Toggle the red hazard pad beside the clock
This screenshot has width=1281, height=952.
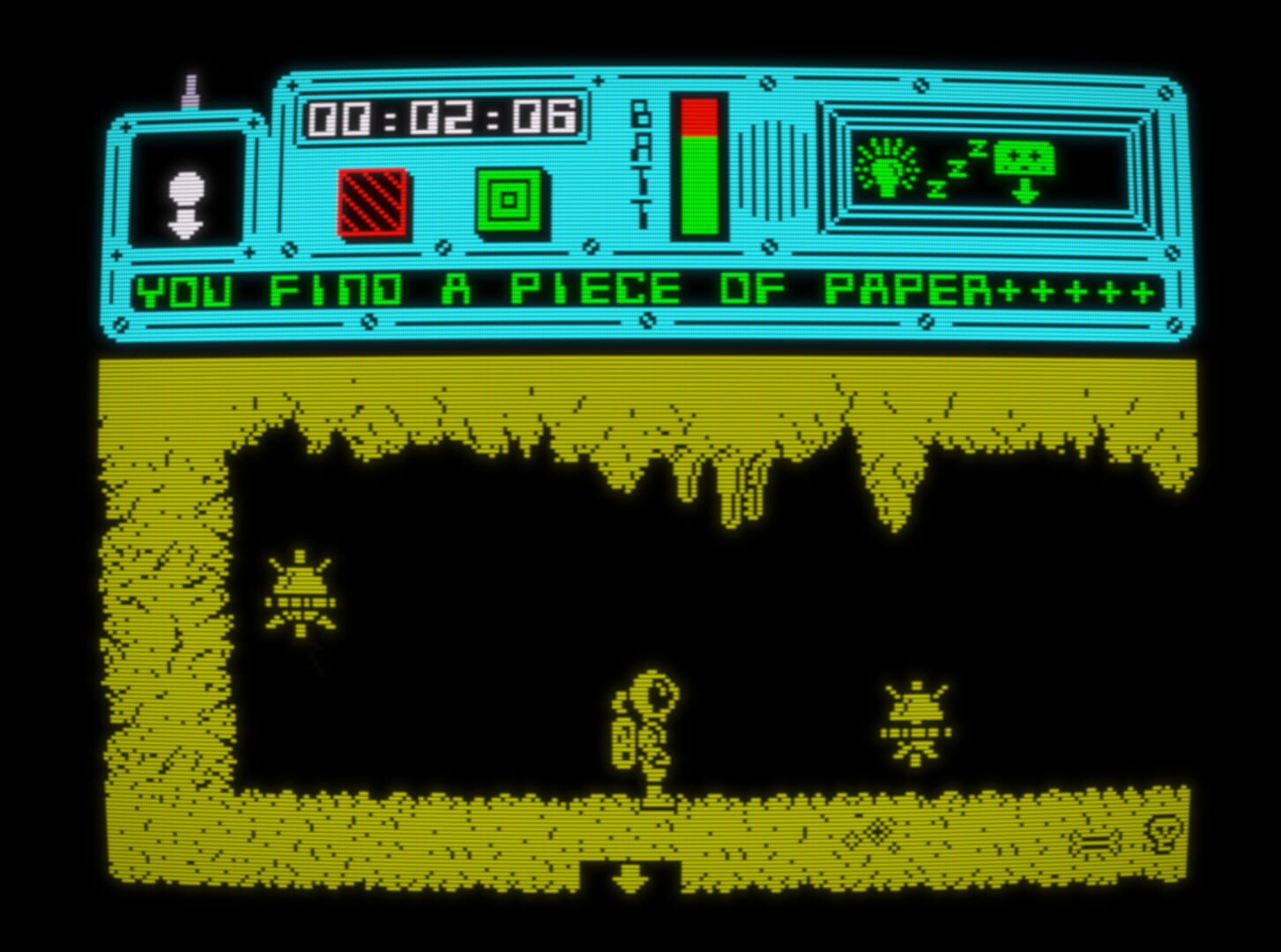pyautogui.click(x=370, y=201)
